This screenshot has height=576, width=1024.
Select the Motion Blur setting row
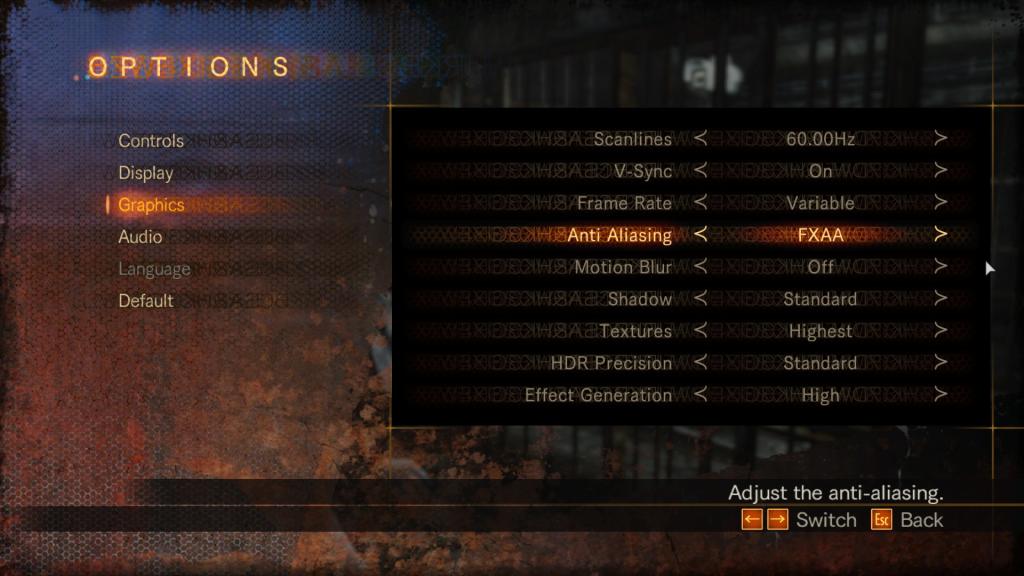tap(622, 267)
